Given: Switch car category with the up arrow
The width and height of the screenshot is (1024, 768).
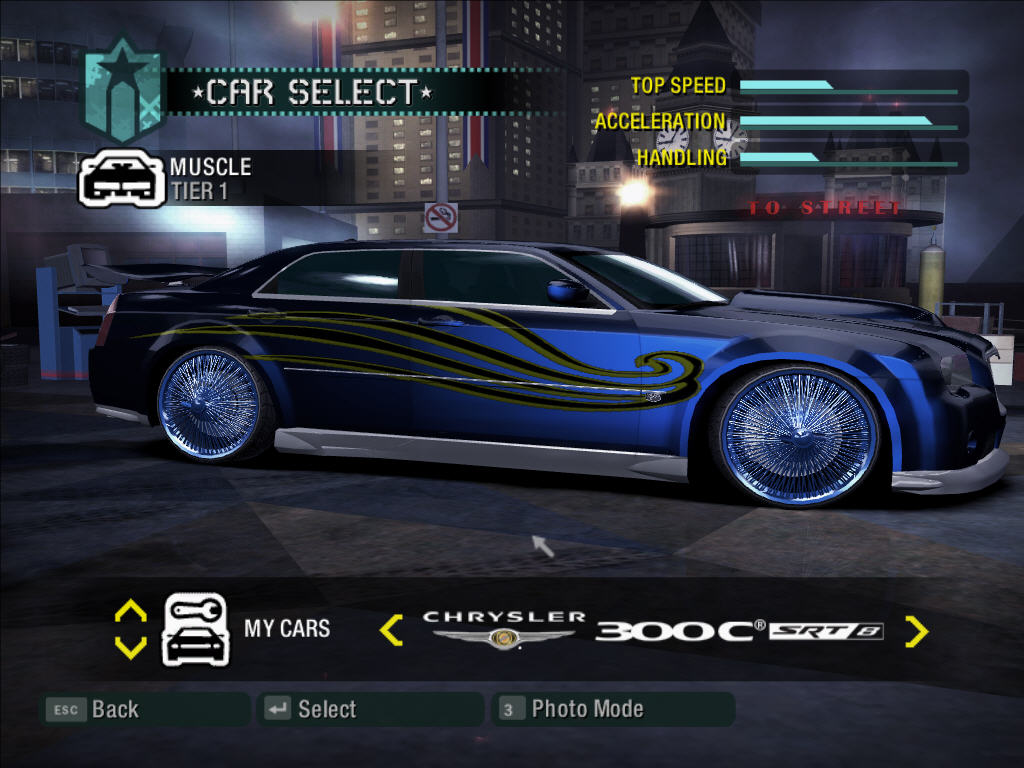Looking at the screenshot, I should point(131,611).
